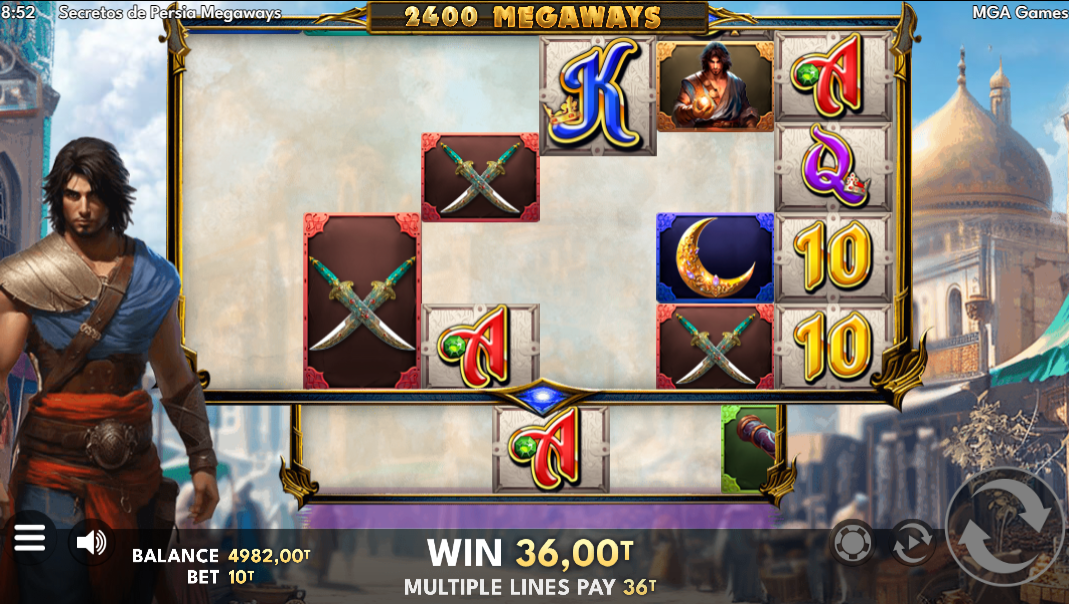Activate the autoplay button

click(912, 543)
